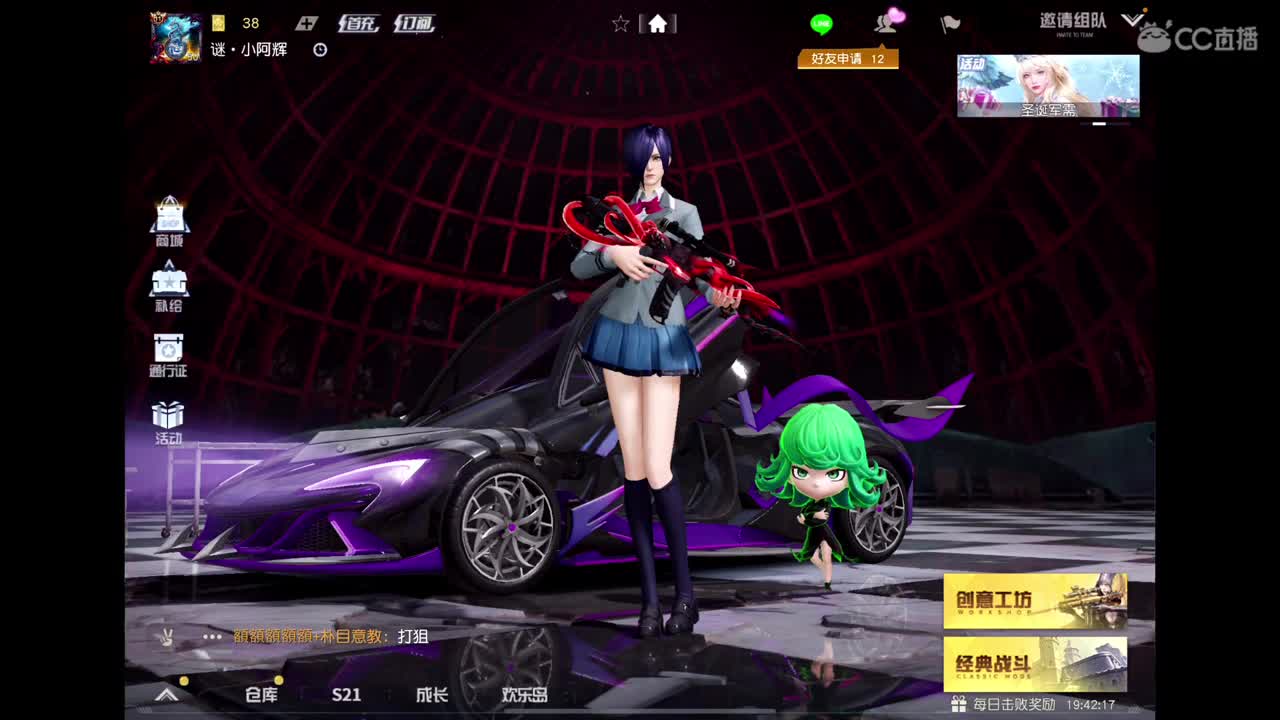The height and width of the screenshot is (720, 1280).
Task: Open the 活动 events gift box icon
Action: point(170,418)
